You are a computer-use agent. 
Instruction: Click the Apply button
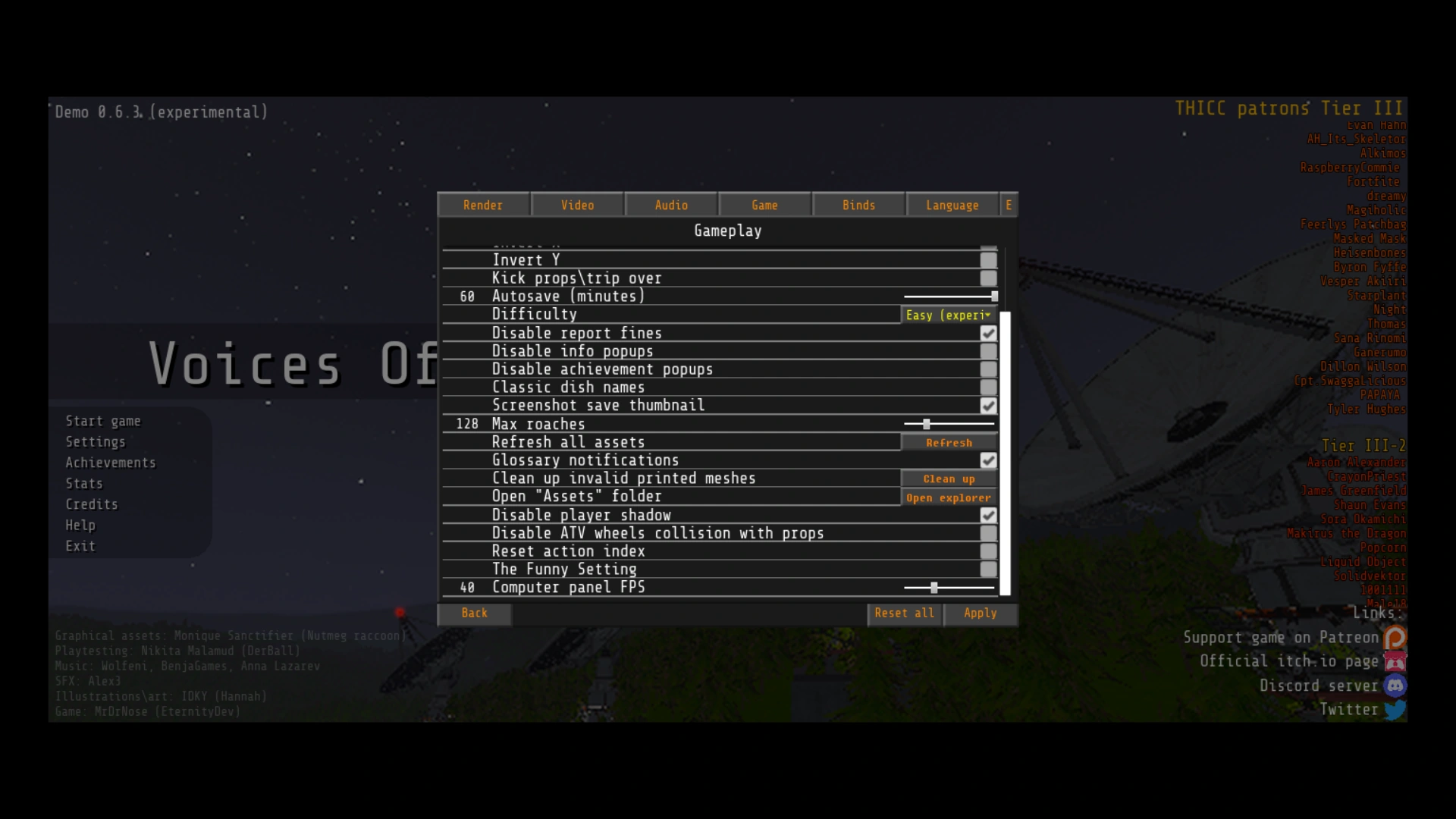pyautogui.click(x=980, y=613)
